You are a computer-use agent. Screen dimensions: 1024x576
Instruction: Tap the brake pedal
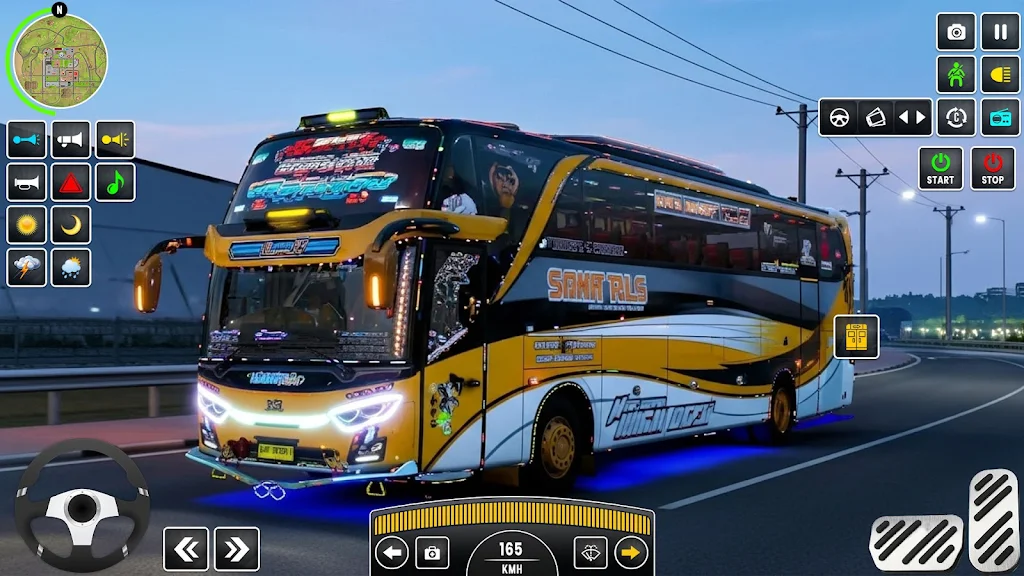[x=915, y=542]
